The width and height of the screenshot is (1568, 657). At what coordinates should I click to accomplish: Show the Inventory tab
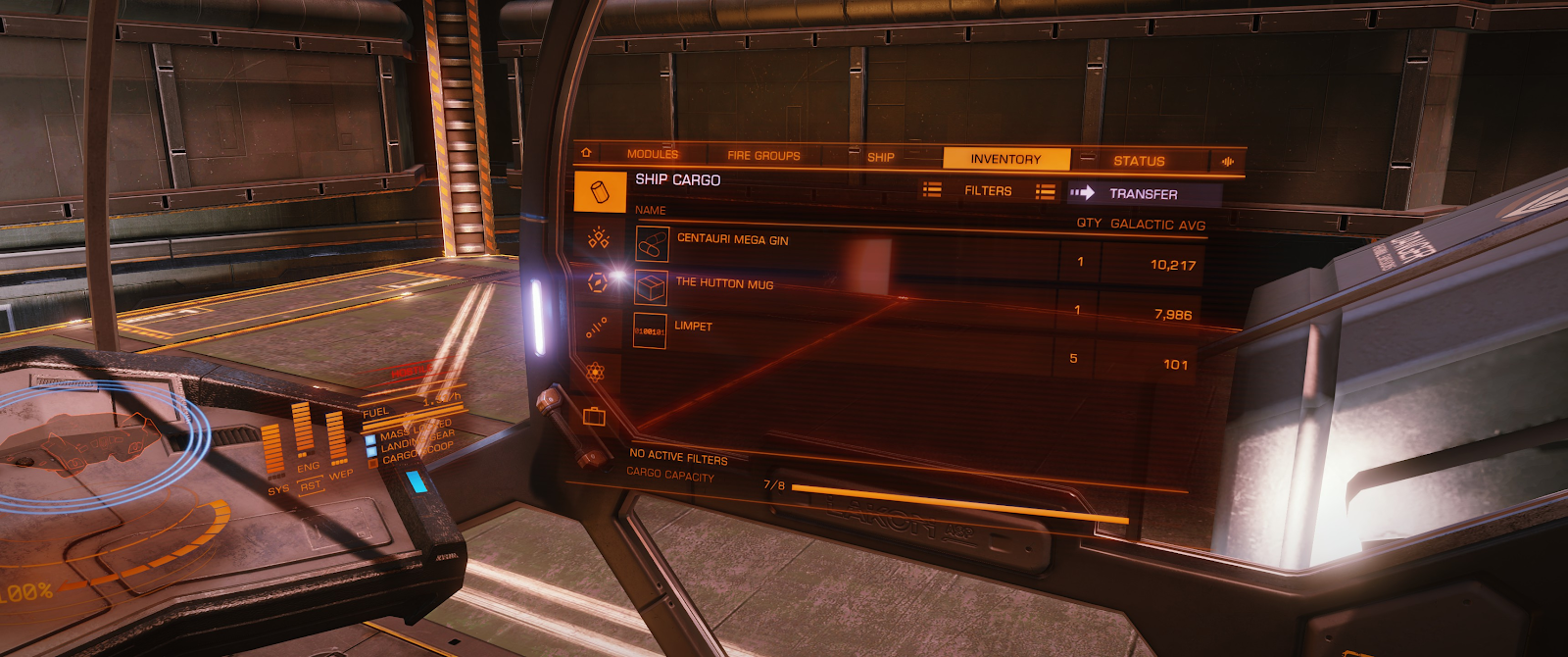tap(1005, 159)
